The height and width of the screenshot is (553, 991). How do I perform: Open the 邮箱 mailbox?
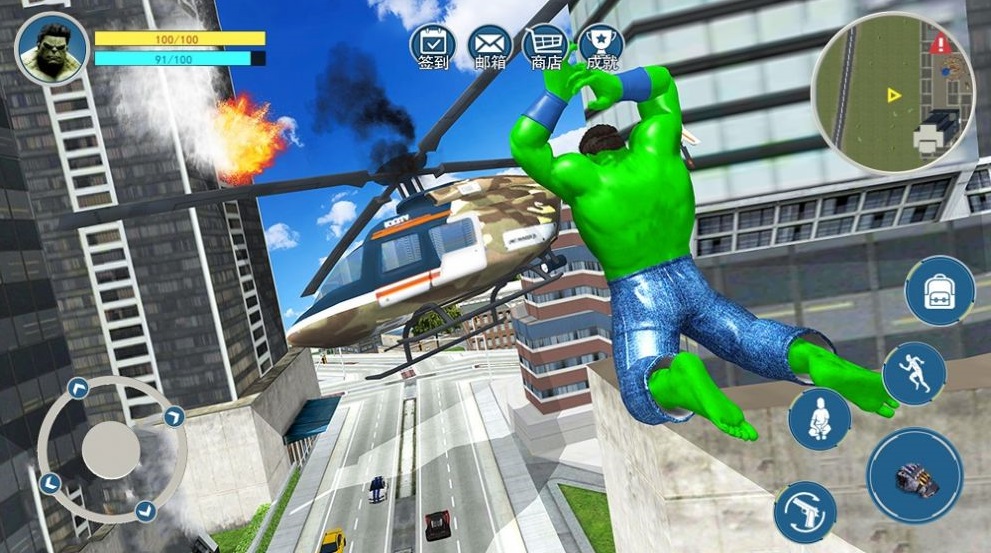pyautogui.click(x=489, y=44)
